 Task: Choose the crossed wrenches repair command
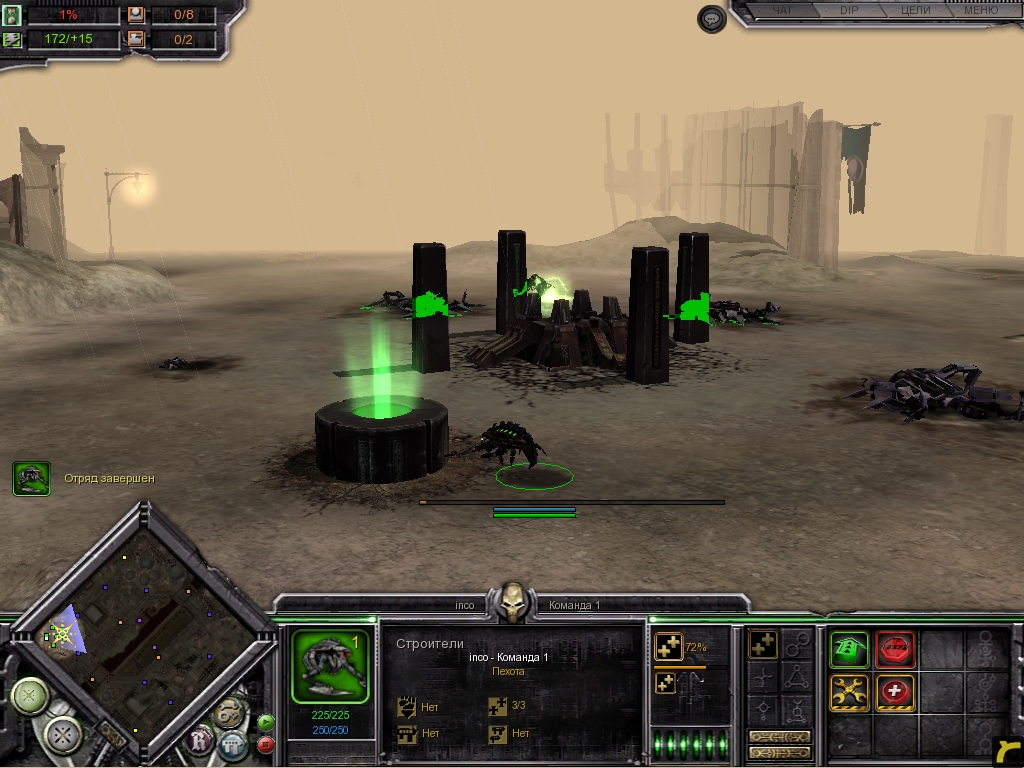tap(849, 692)
